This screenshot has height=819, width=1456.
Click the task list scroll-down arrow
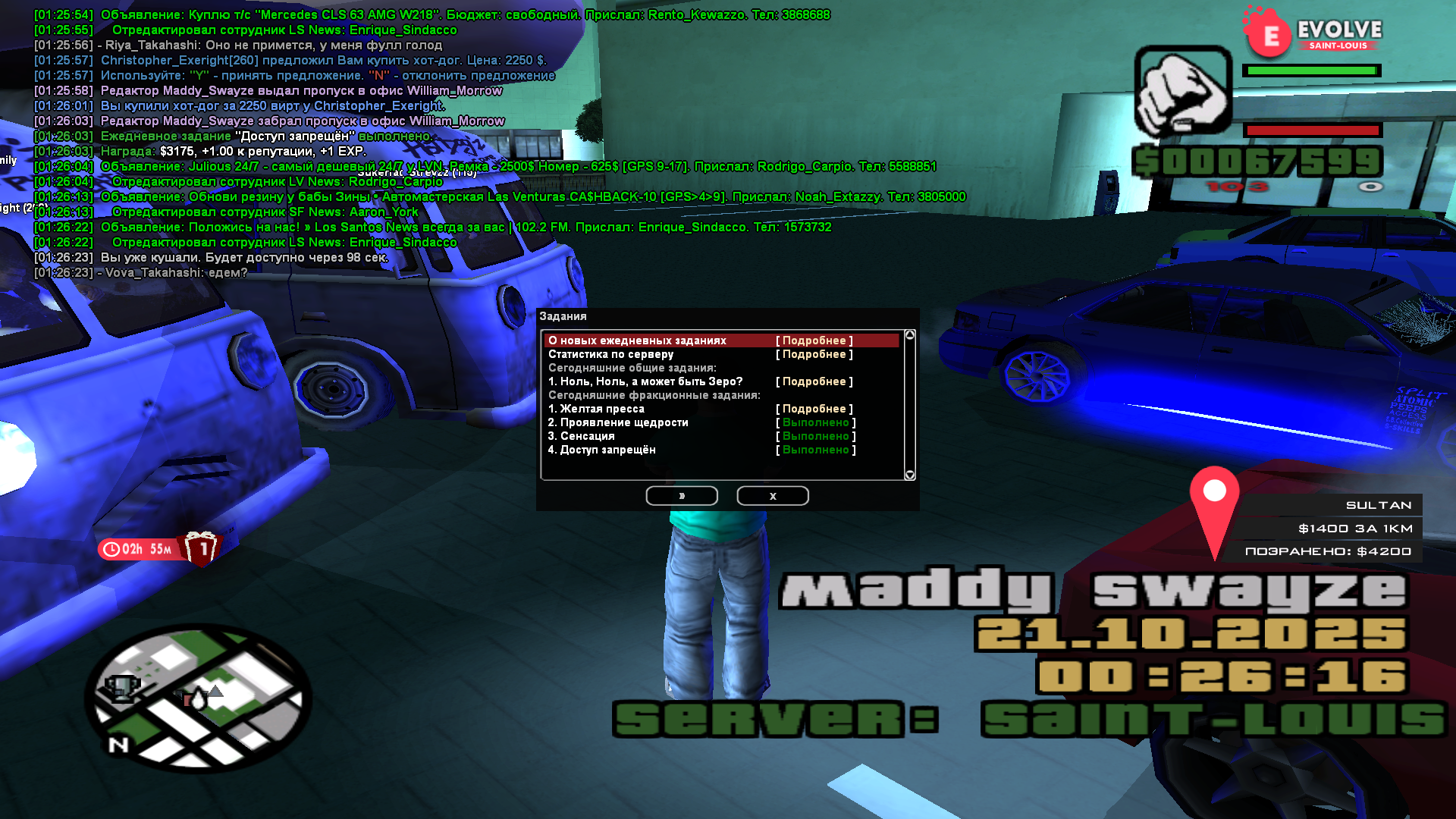click(x=910, y=475)
